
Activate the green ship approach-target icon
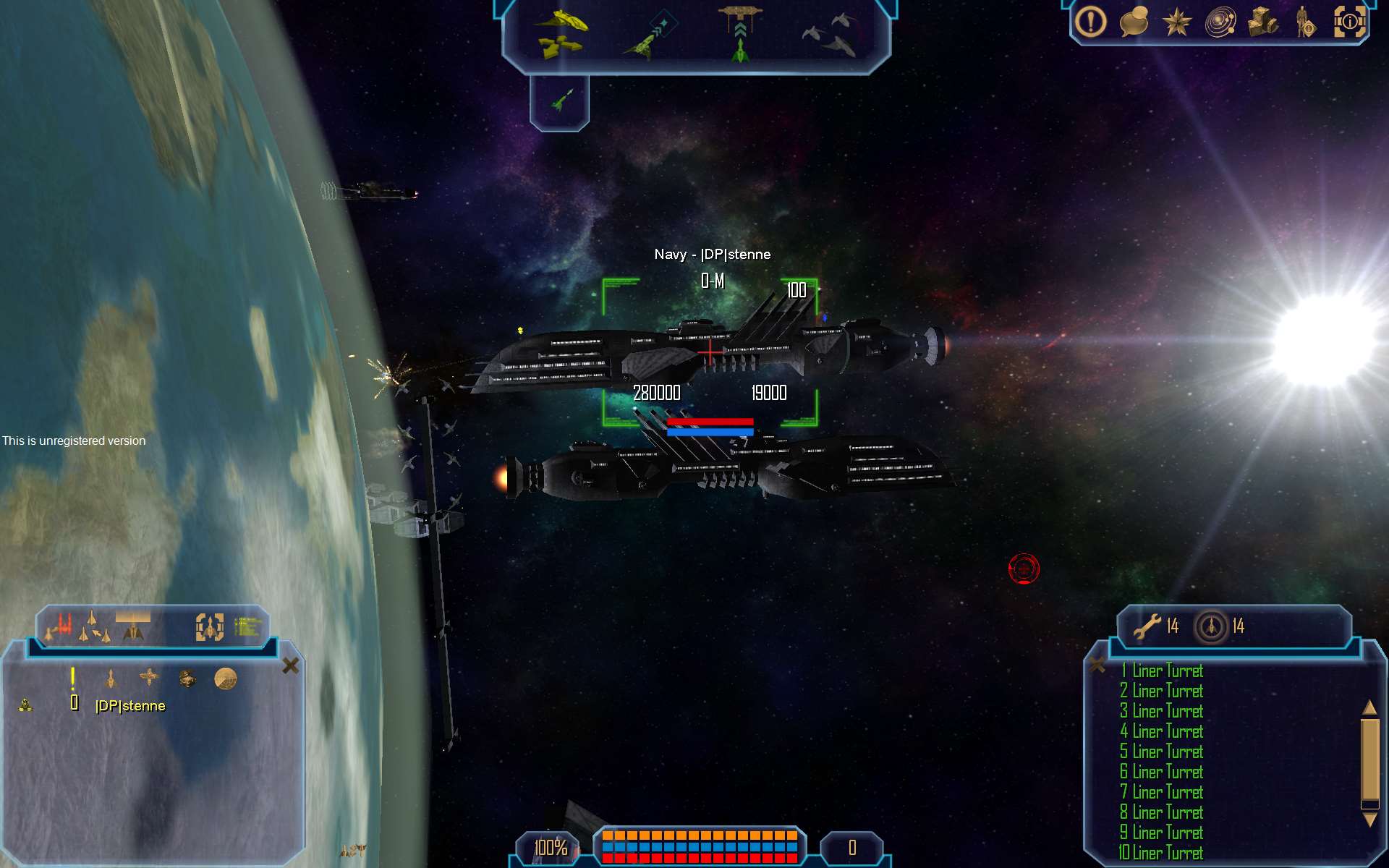(x=649, y=38)
